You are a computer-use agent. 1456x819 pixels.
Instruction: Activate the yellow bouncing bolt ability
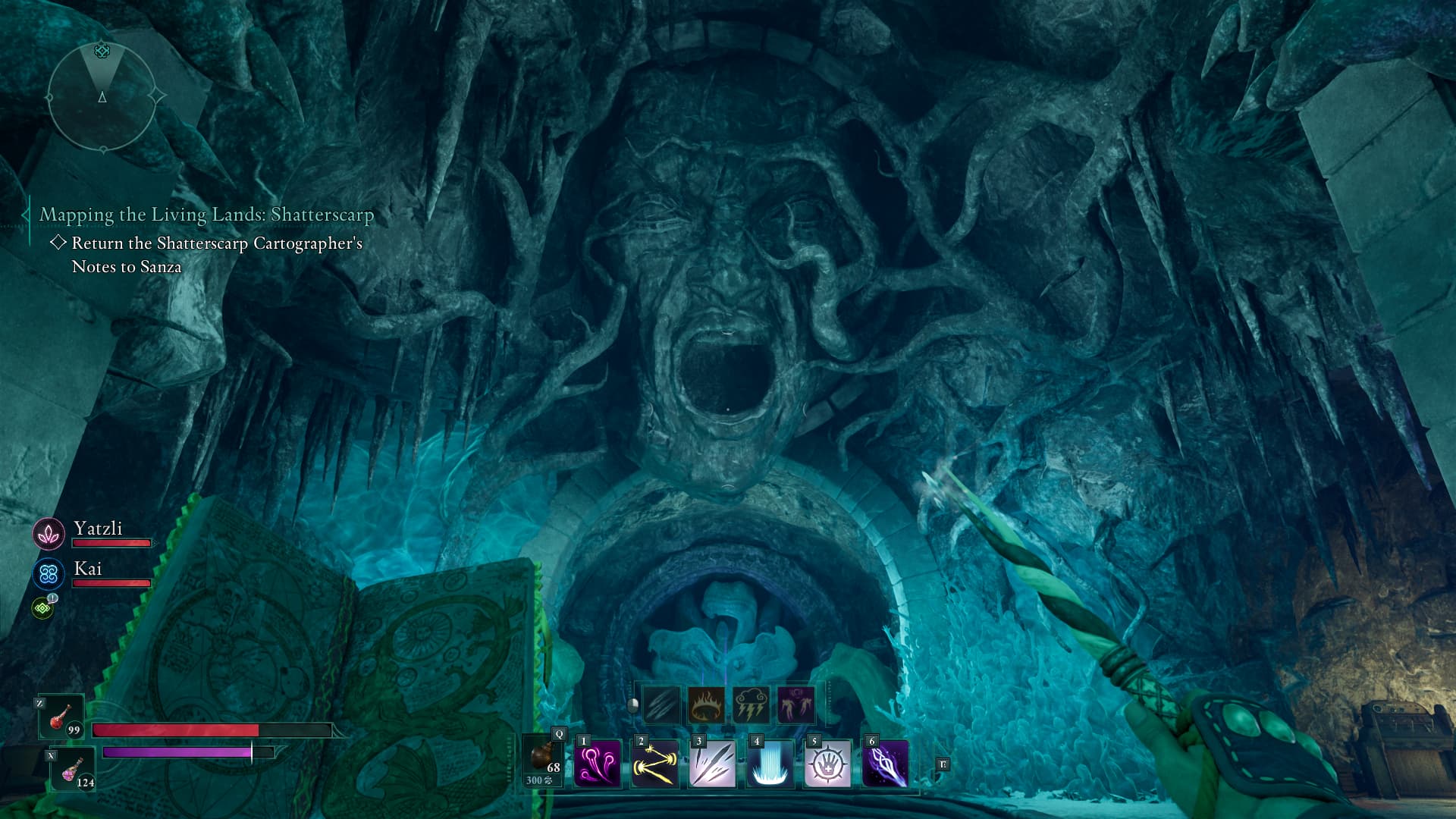[654, 764]
